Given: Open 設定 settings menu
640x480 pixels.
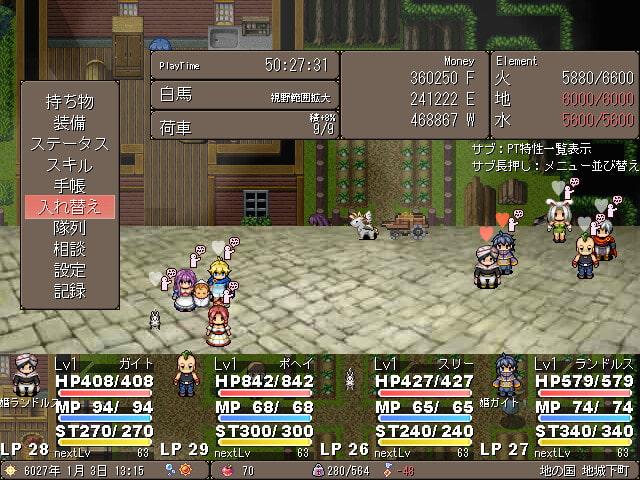Looking at the screenshot, I should [x=69, y=270].
